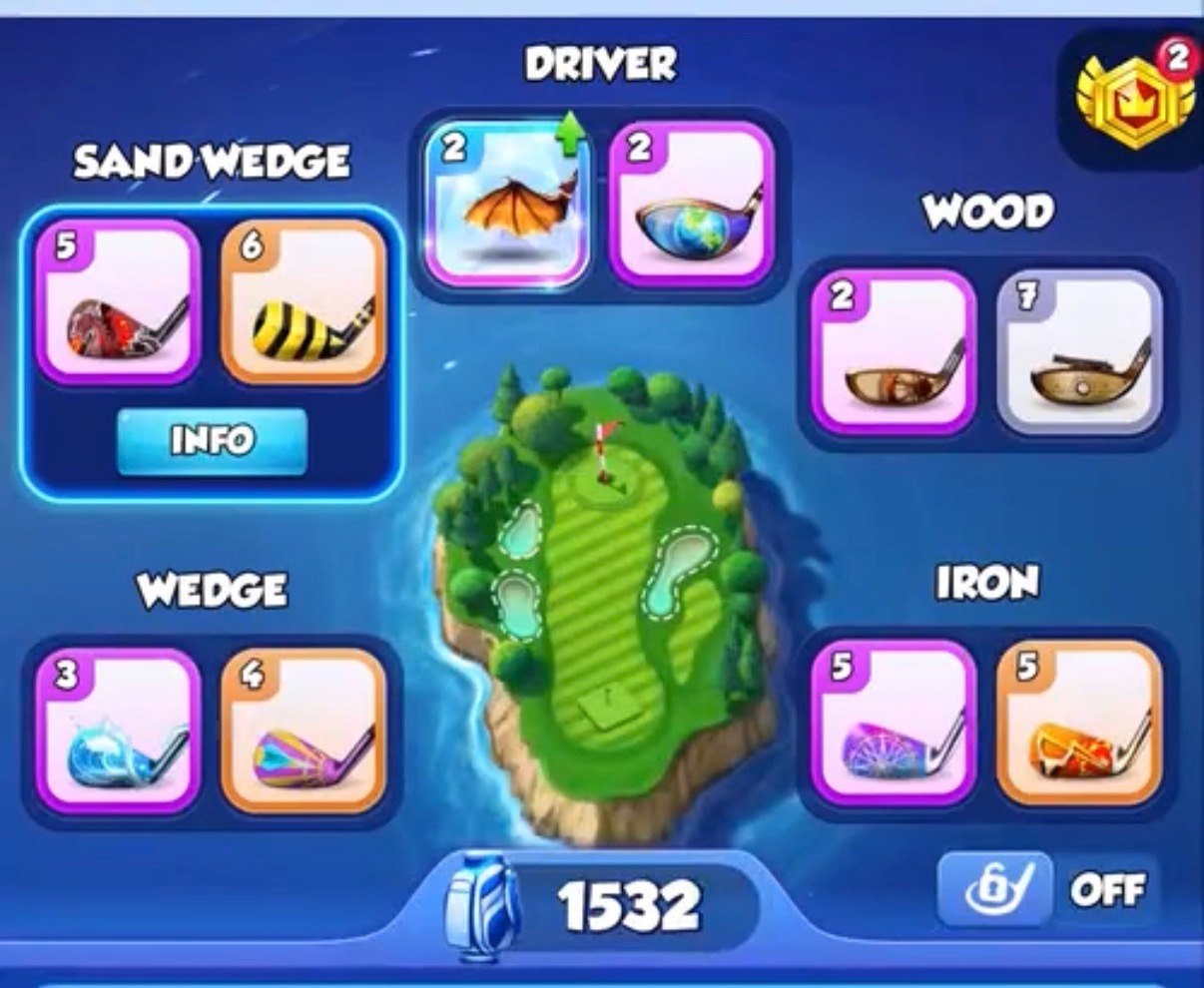Select the purple level 5 iron club
This screenshot has height=988, width=1204.
894,724
